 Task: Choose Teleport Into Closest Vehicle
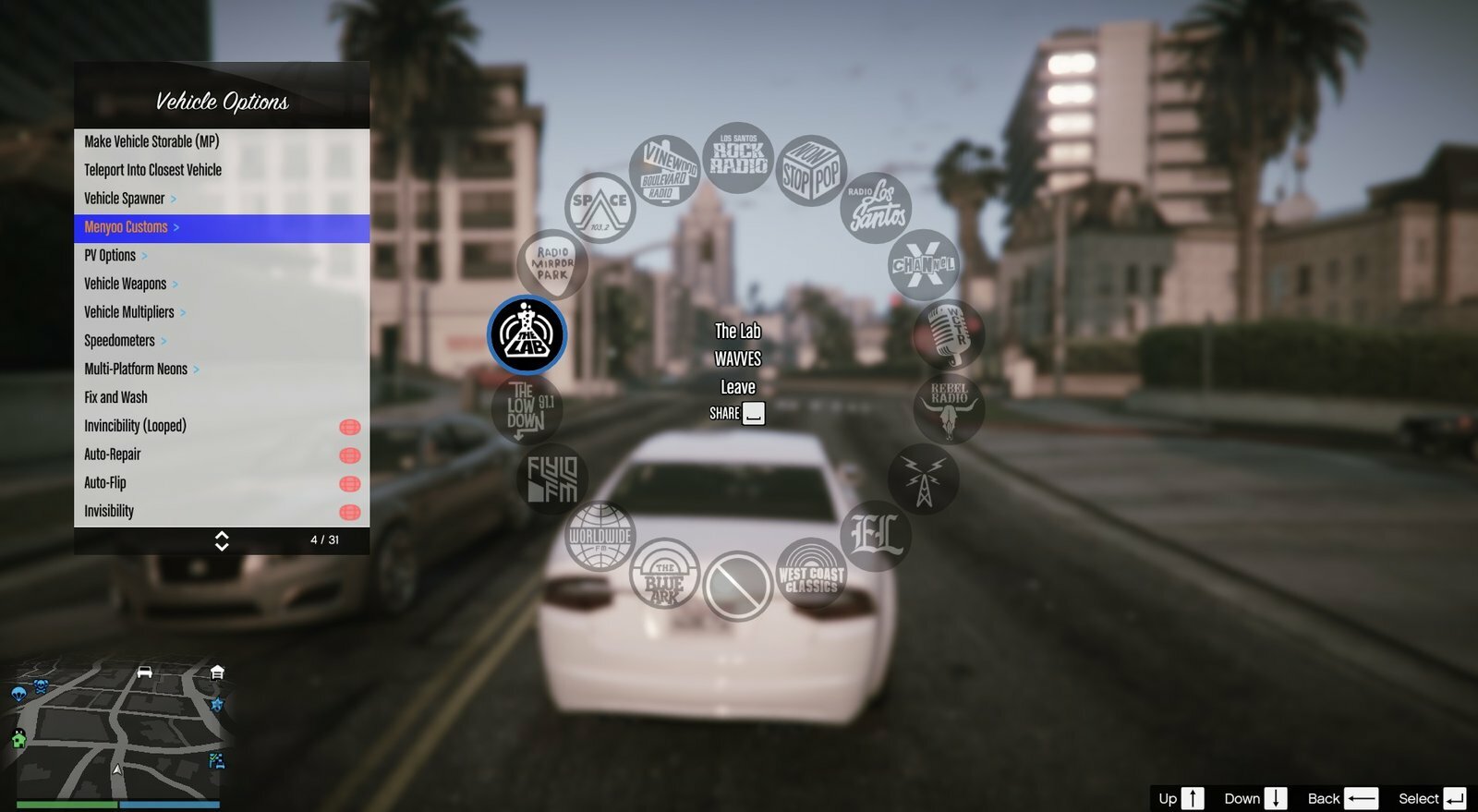152,170
